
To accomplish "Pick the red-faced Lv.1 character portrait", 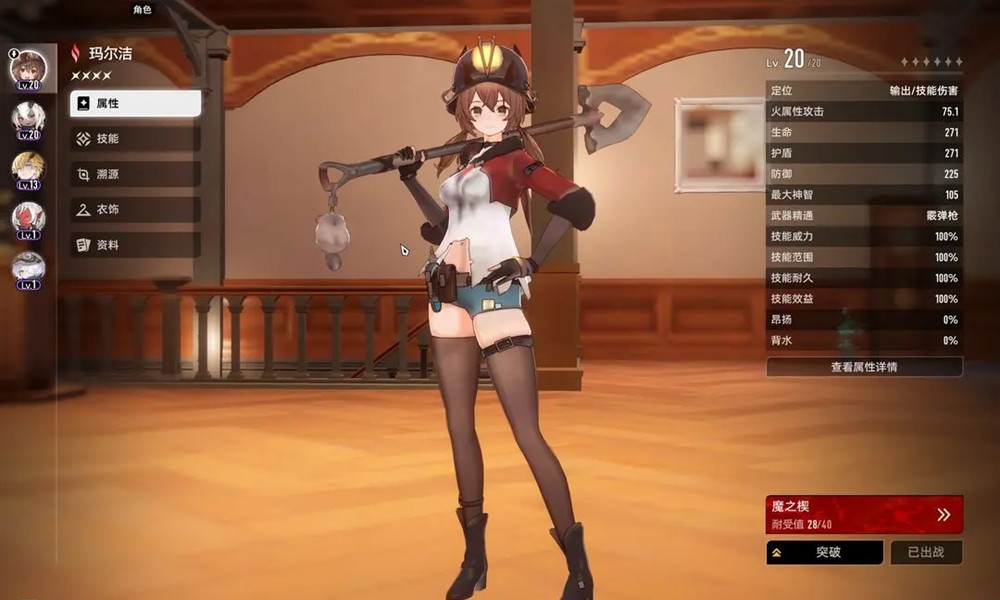I will tap(28, 218).
